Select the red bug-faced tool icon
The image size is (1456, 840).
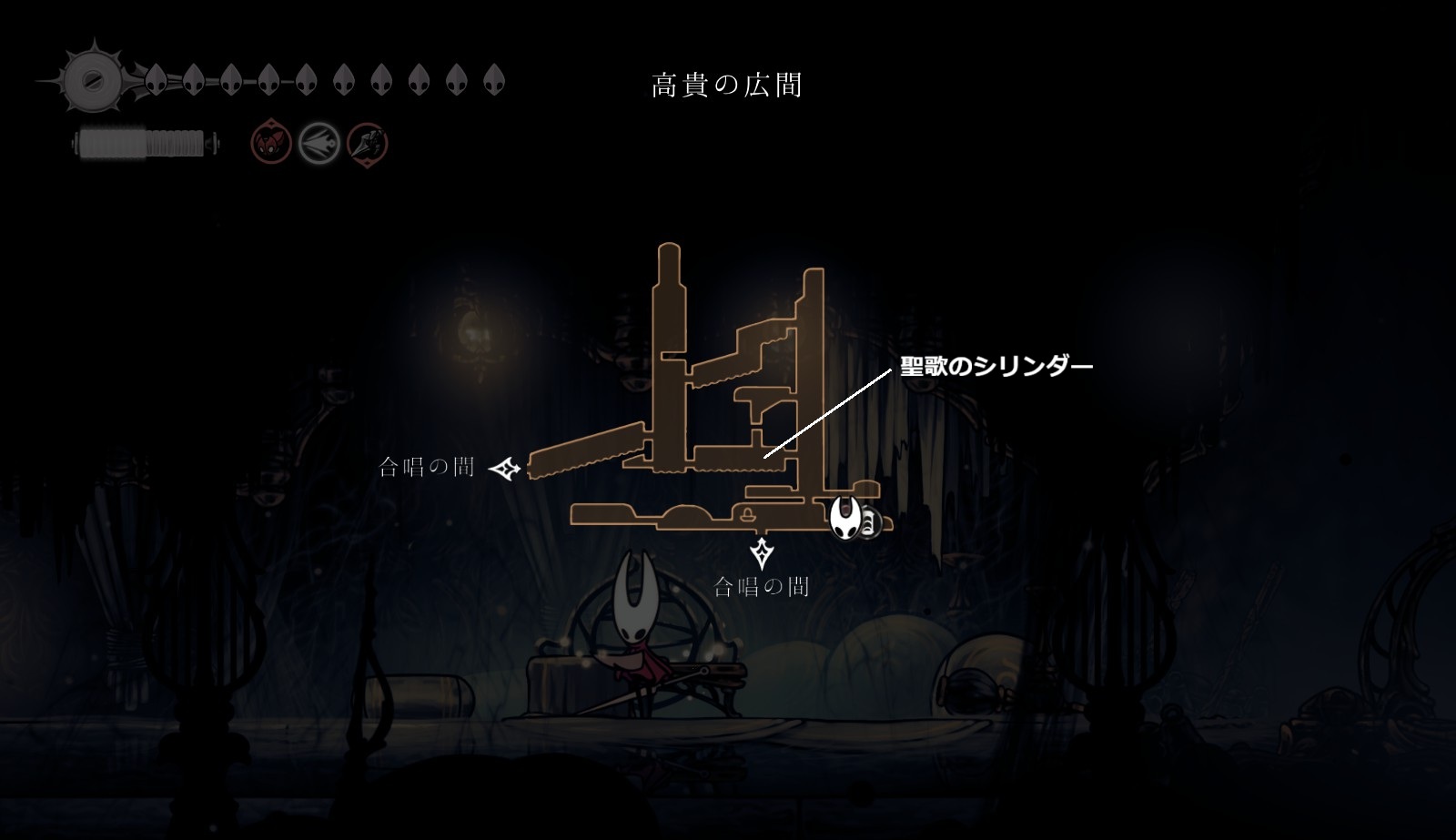(271, 143)
